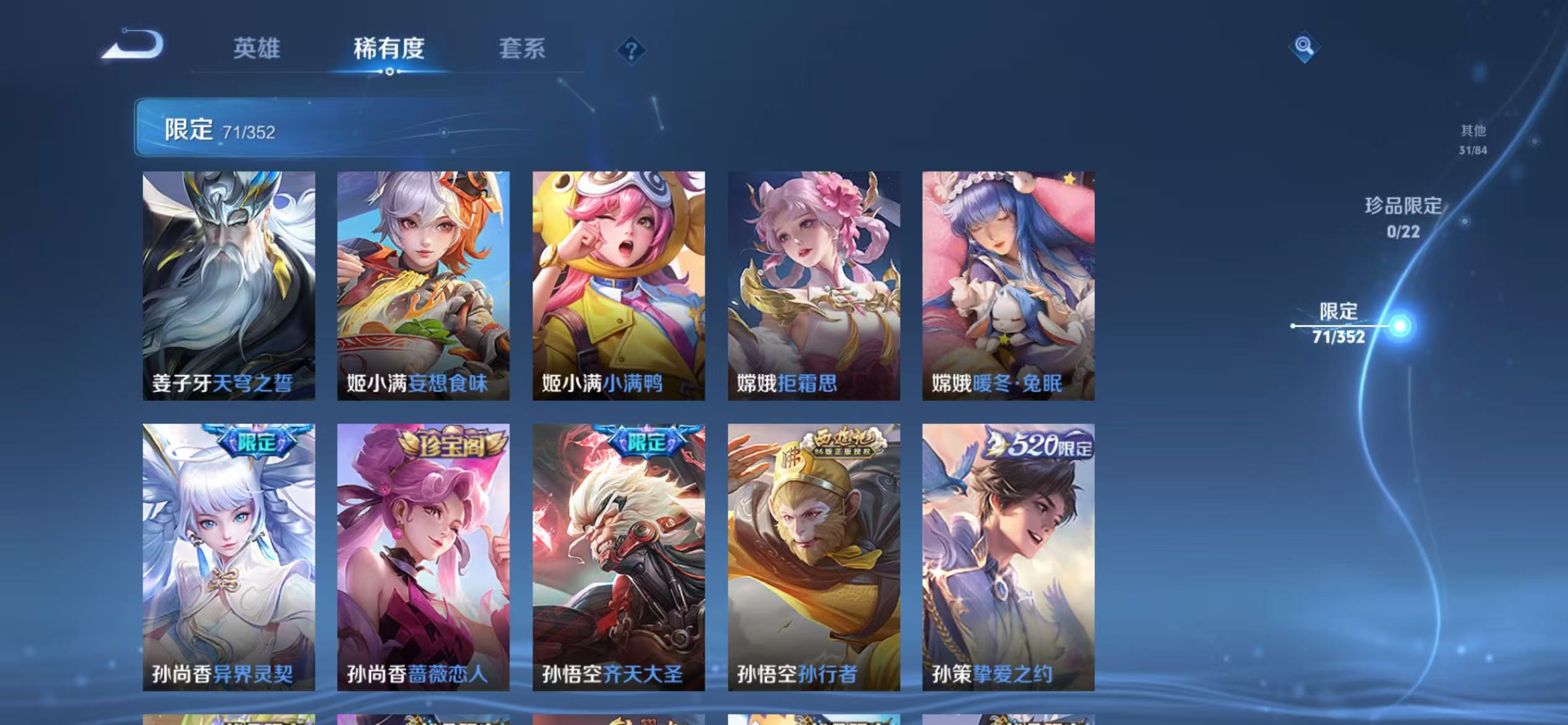This screenshot has height=725, width=1568.
Task: Open the 其他 31/84 section on the right
Action: coord(1471,138)
